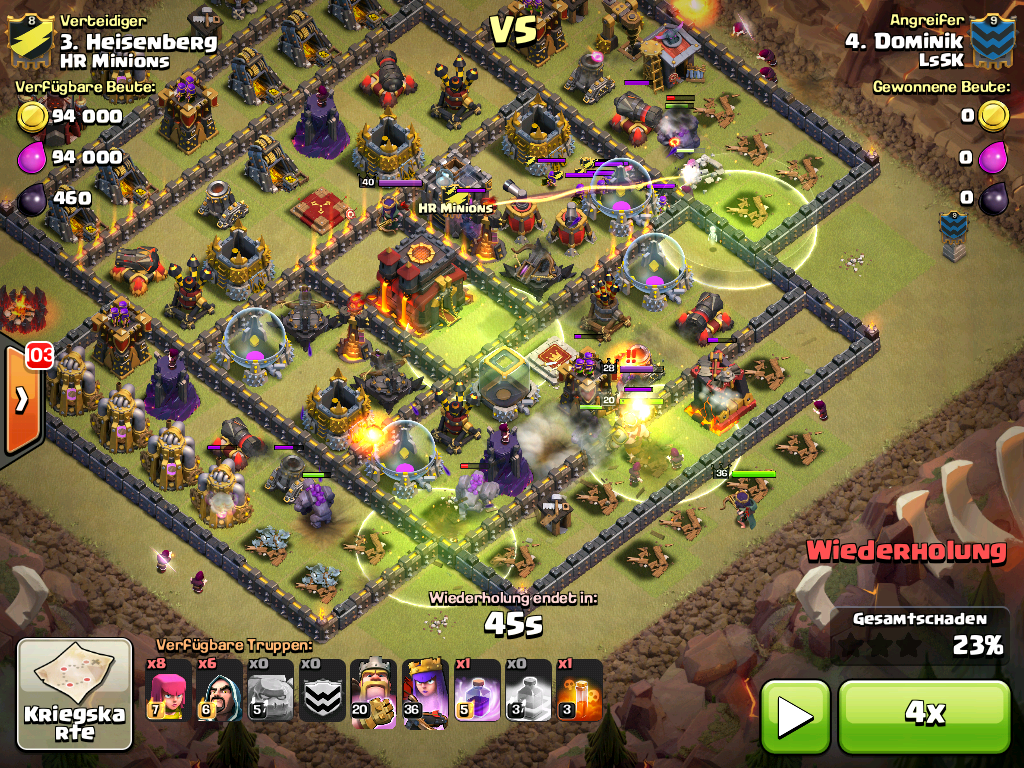Viewport: 1024px width, 768px height.
Task: Select the clan castle troops slot
Action: (x=322, y=690)
